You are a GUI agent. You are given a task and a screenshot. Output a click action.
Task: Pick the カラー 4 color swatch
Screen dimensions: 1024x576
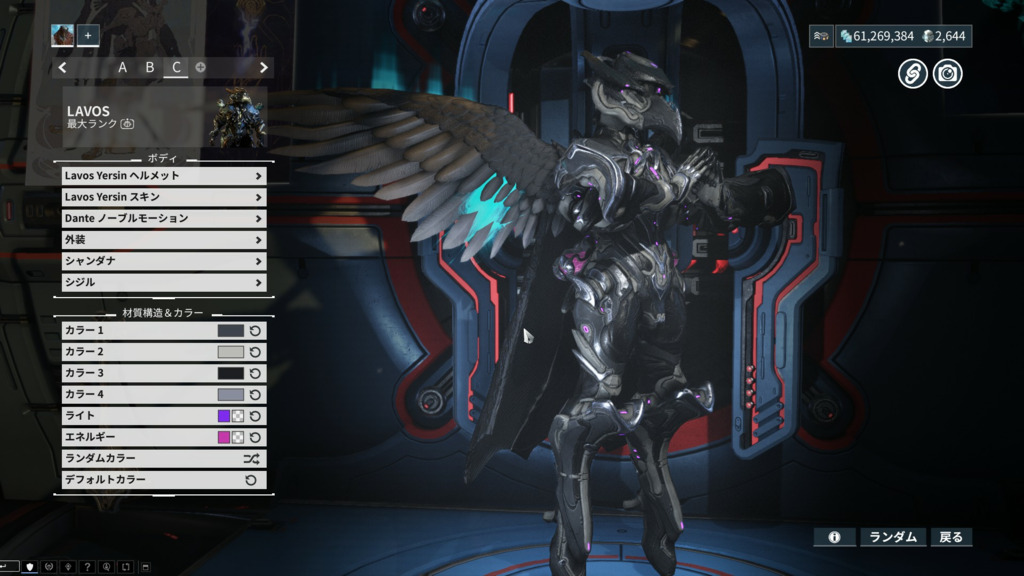230,395
